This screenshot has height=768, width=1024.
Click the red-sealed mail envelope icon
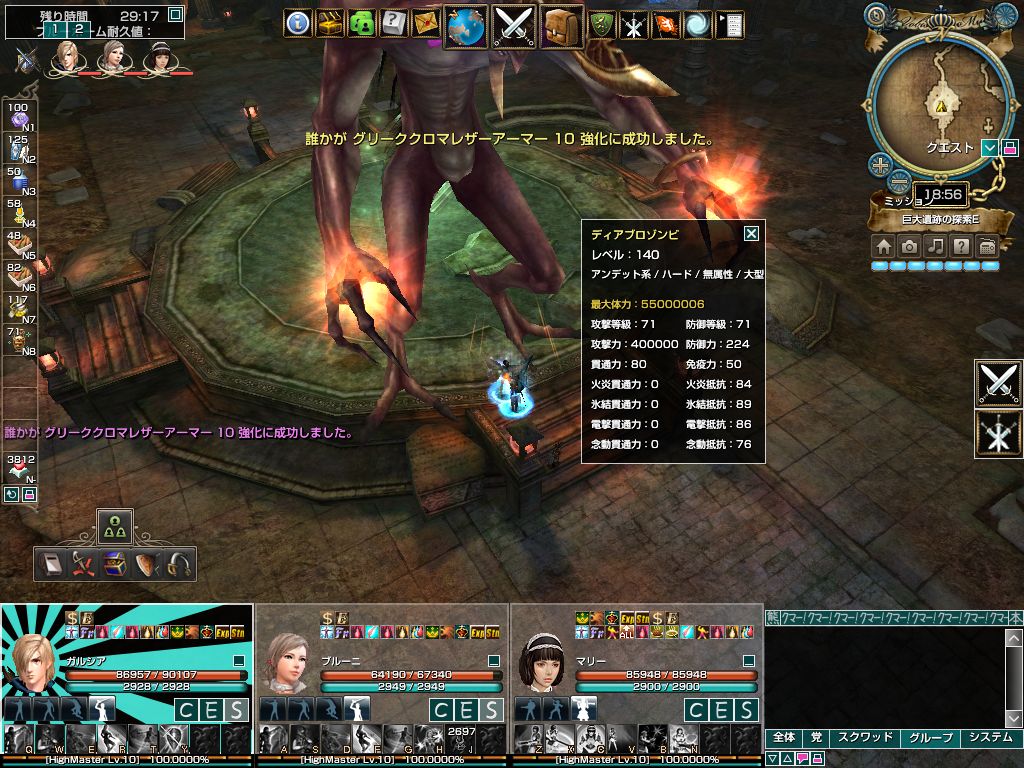tap(426, 23)
